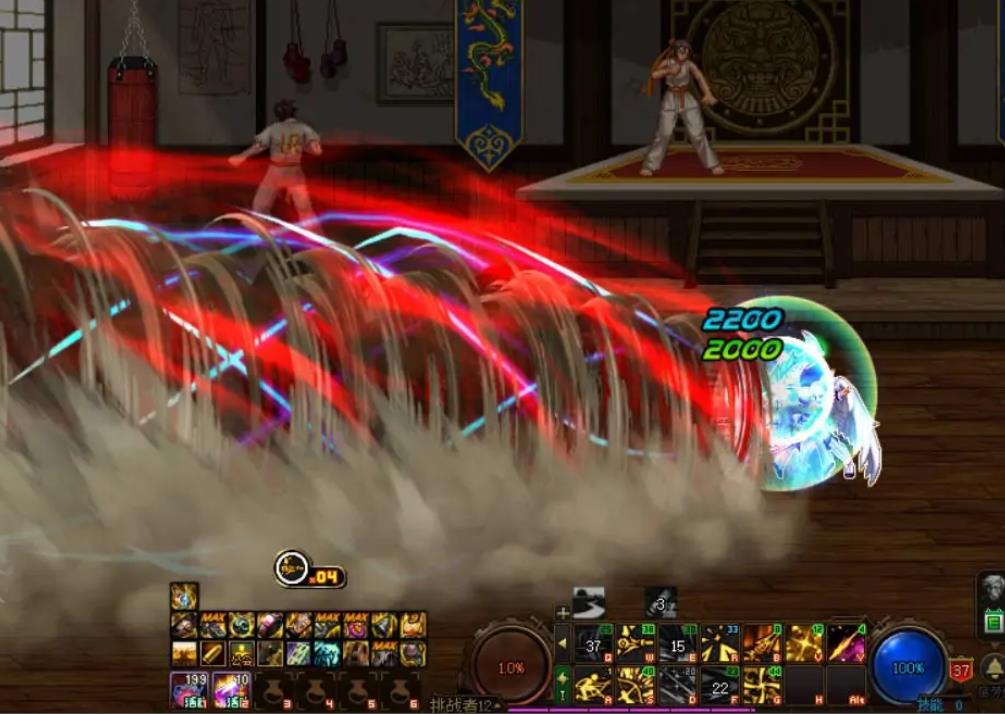Select the F skill showing cooldown 22
Image resolution: width=1005 pixels, height=714 pixels.
720,686
